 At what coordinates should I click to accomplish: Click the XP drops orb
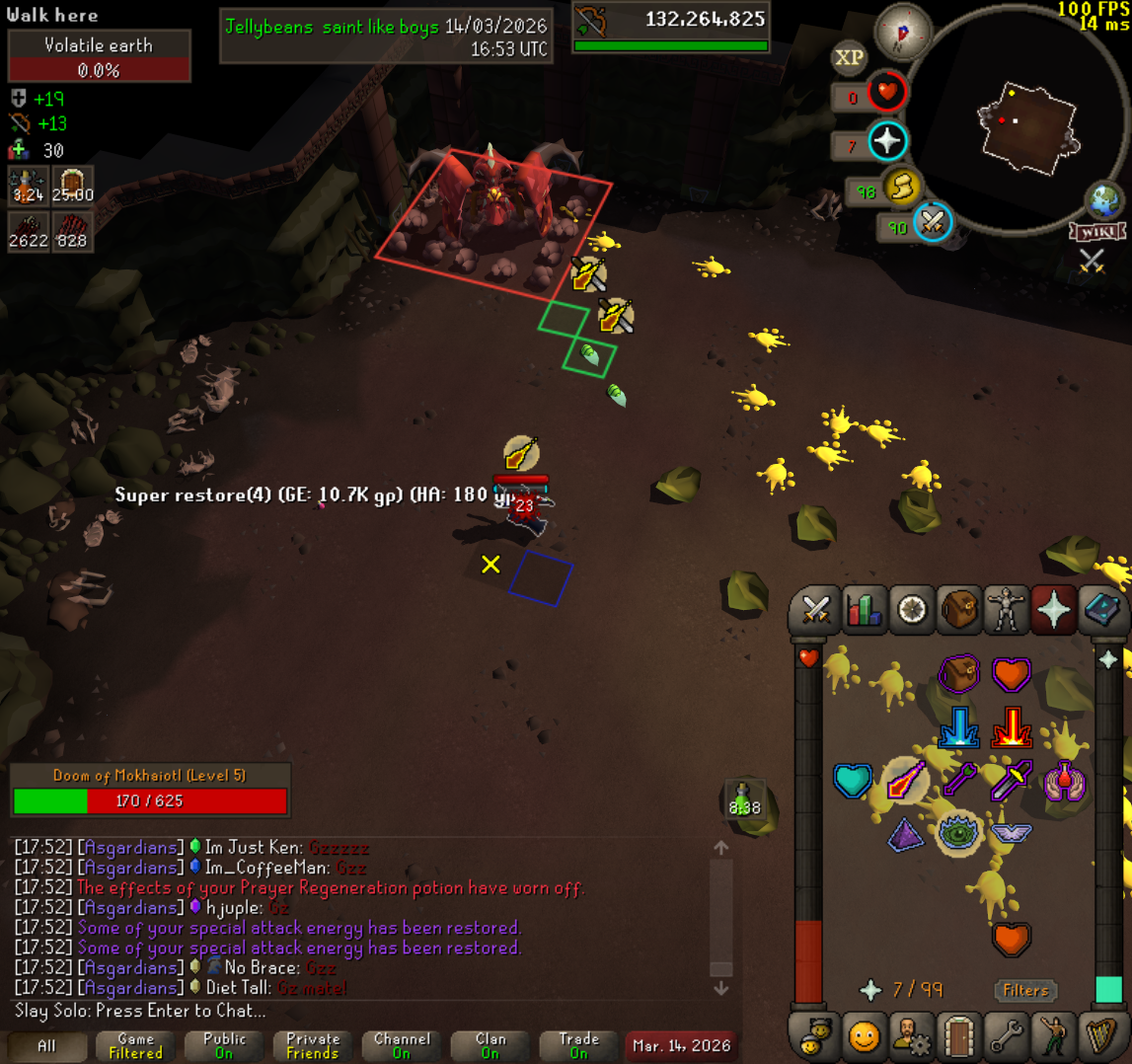pyautogui.click(x=849, y=57)
